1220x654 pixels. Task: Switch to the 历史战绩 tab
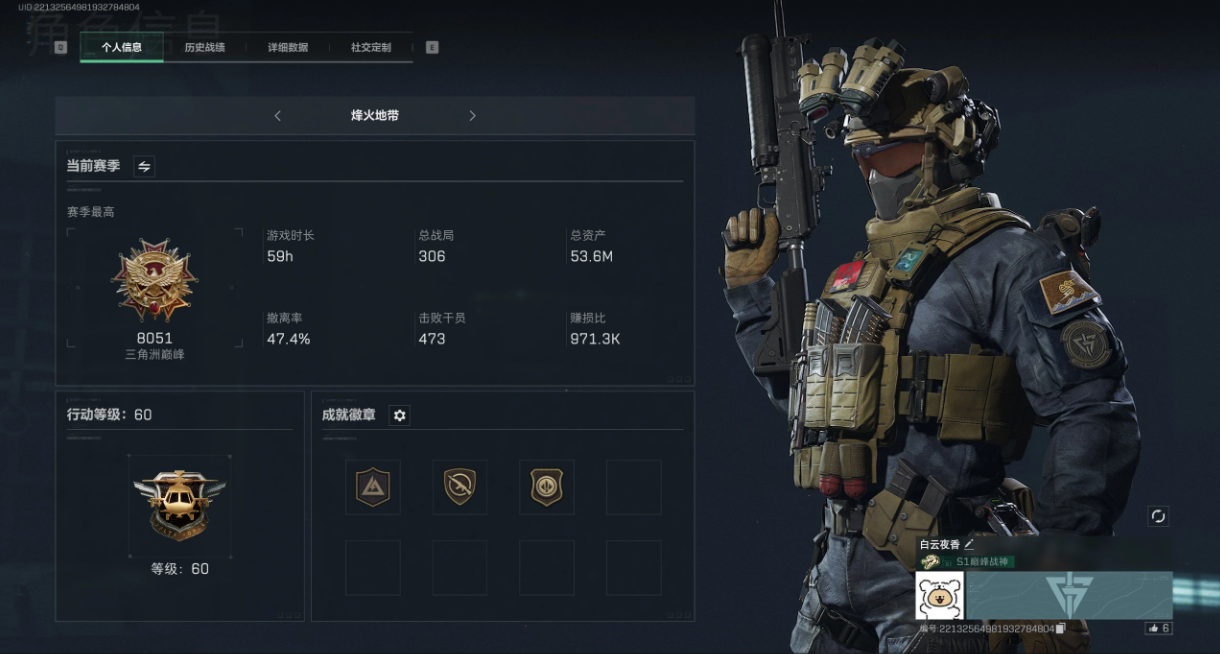point(204,47)
